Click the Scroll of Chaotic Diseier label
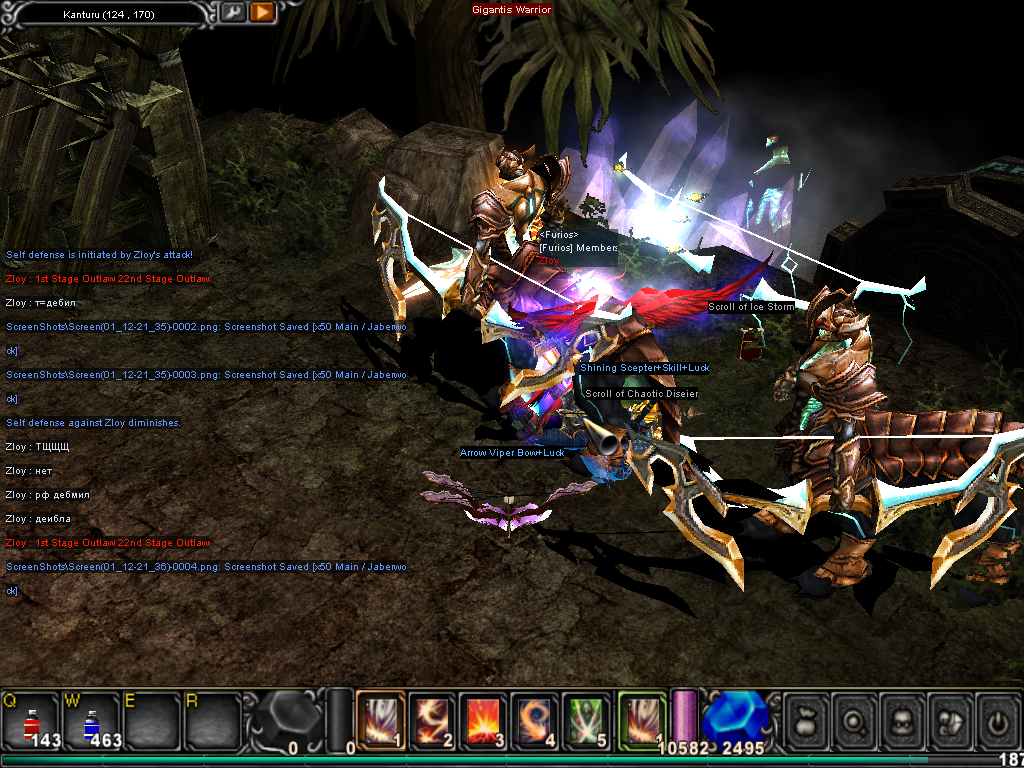 [x=641, y=394]
